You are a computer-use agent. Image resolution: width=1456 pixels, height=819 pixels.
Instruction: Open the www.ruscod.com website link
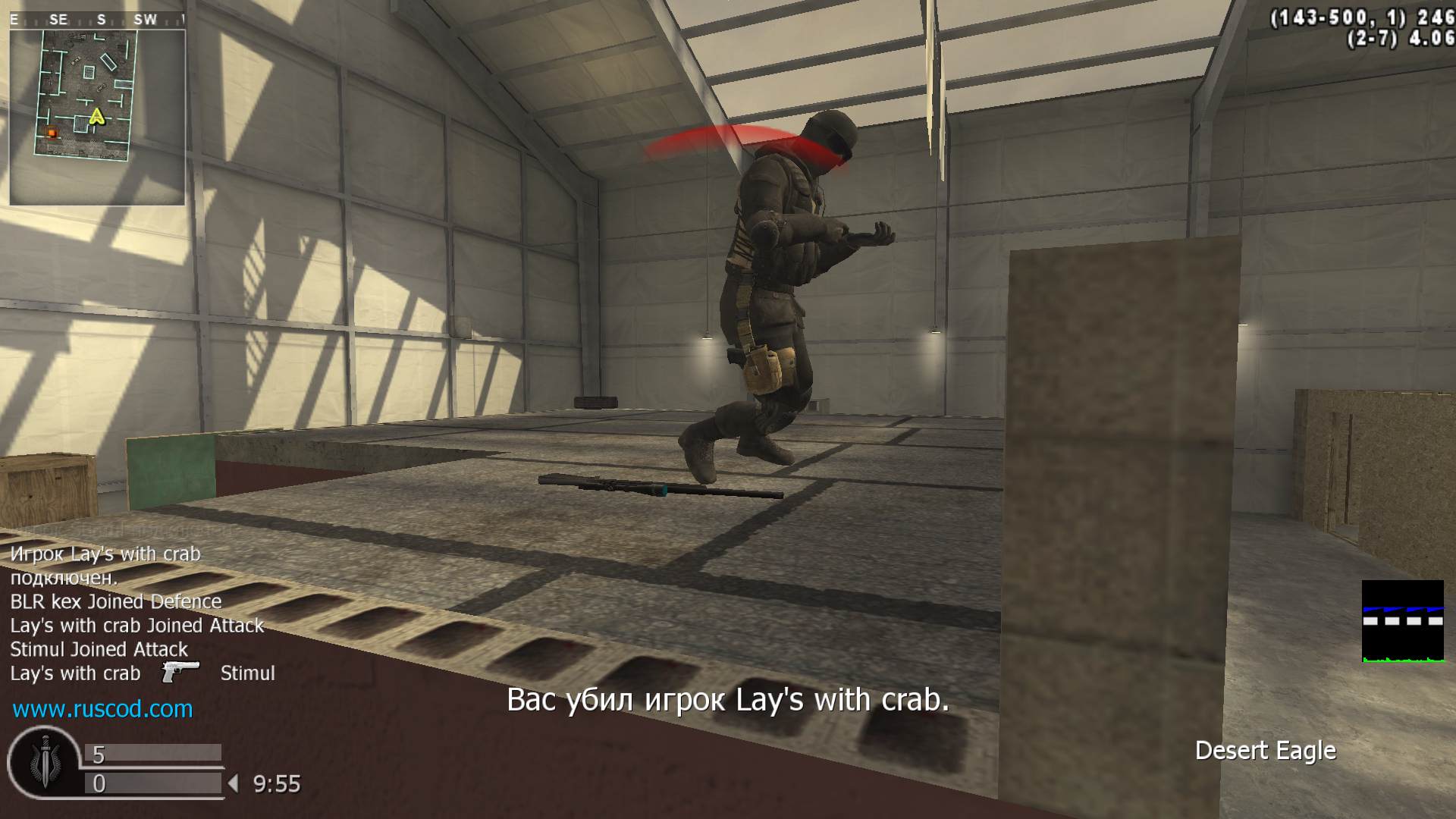coord(101,711)
